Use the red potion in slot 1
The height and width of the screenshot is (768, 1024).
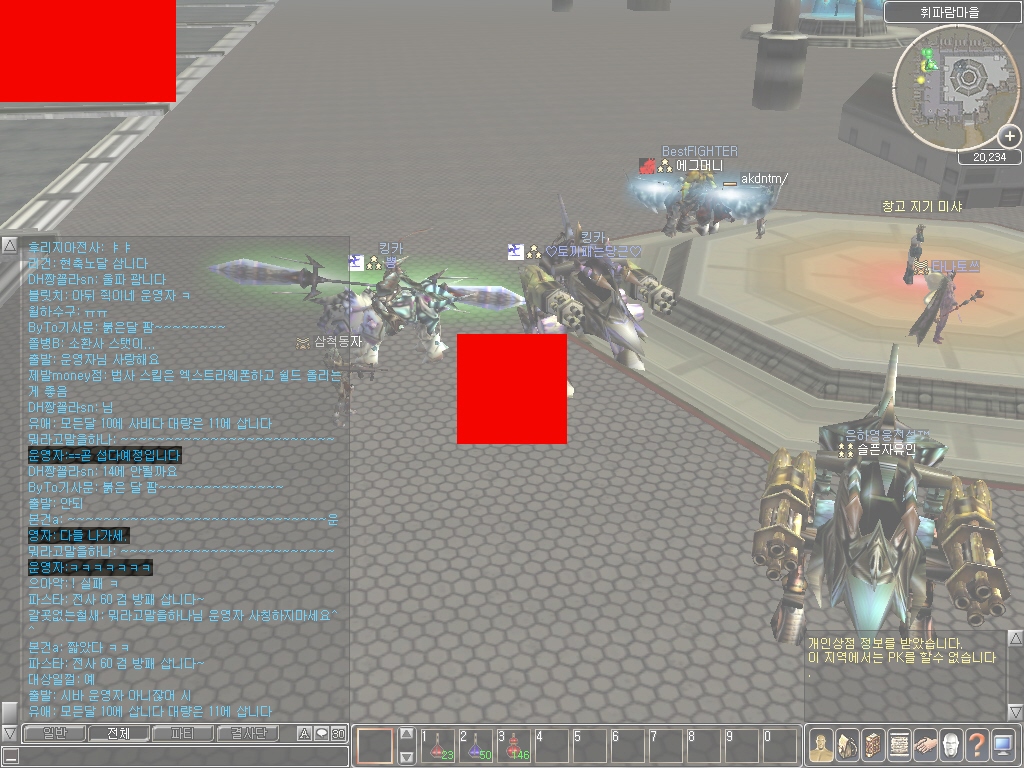[438, 746]
